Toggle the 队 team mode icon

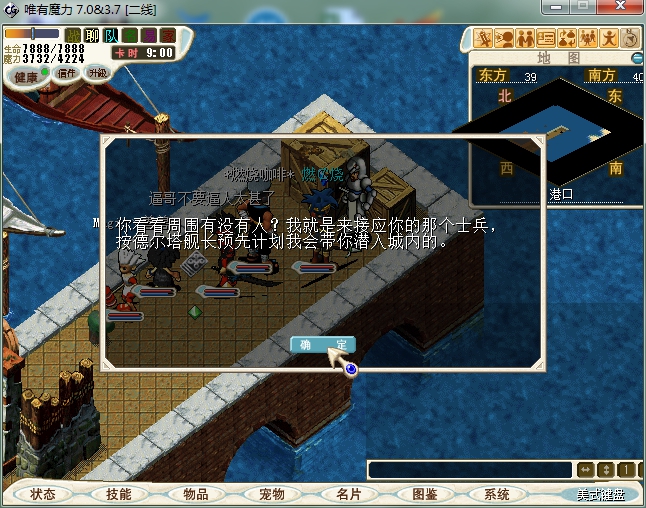(111, 35)
